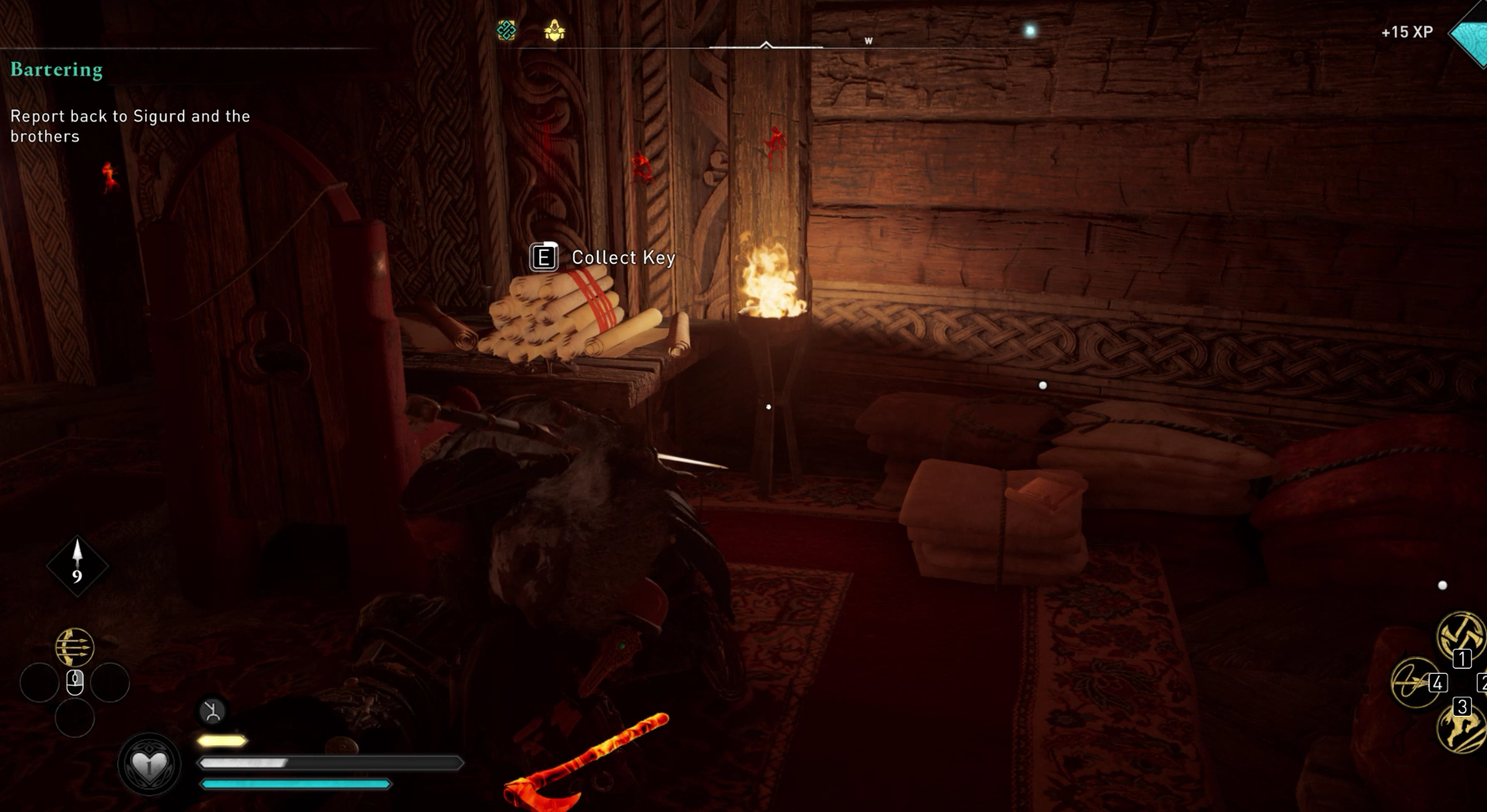
Task: Use the heart ration healing icon
Action: pos(149,764)
